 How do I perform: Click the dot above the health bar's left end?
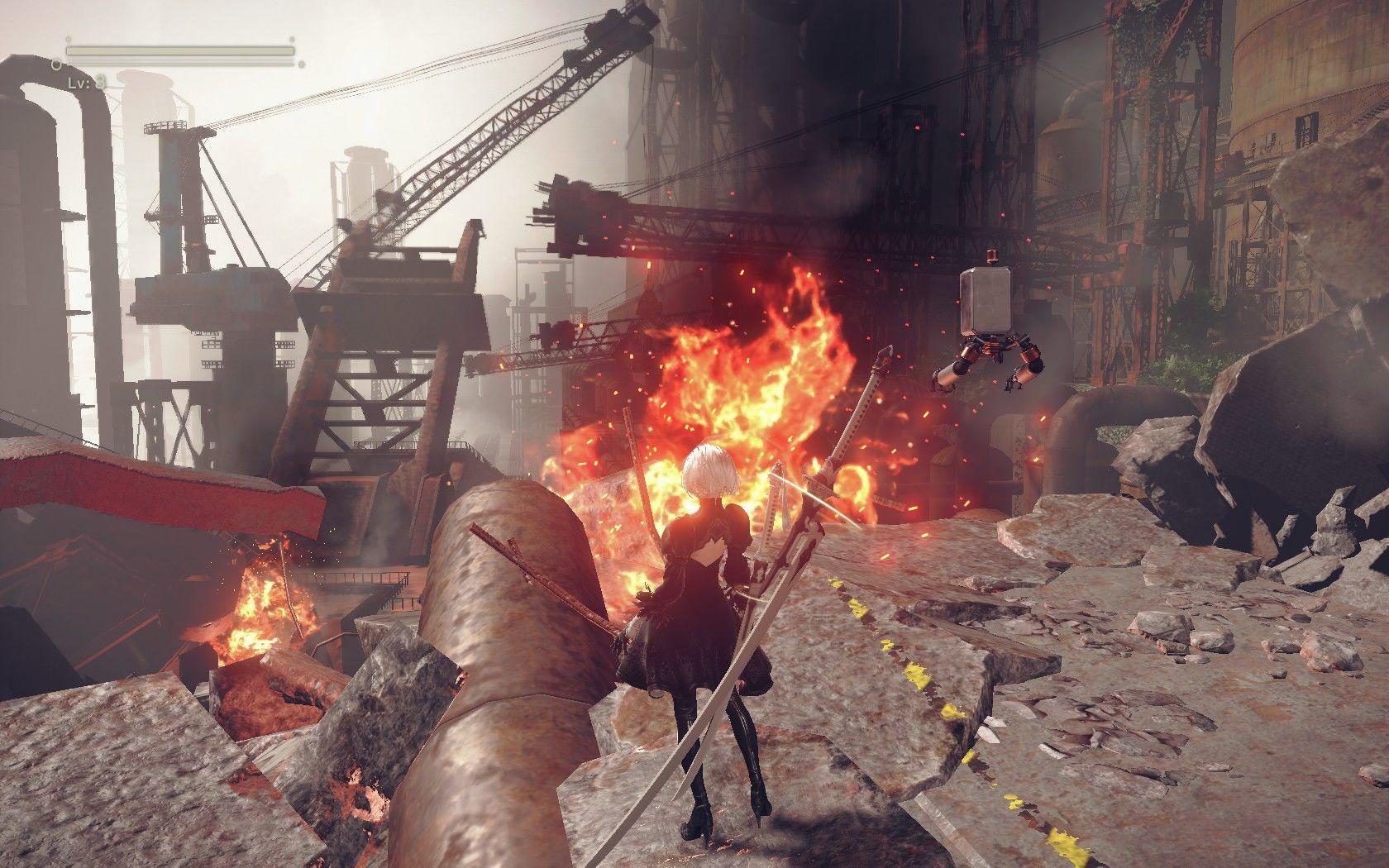click(x=69, y=40)
